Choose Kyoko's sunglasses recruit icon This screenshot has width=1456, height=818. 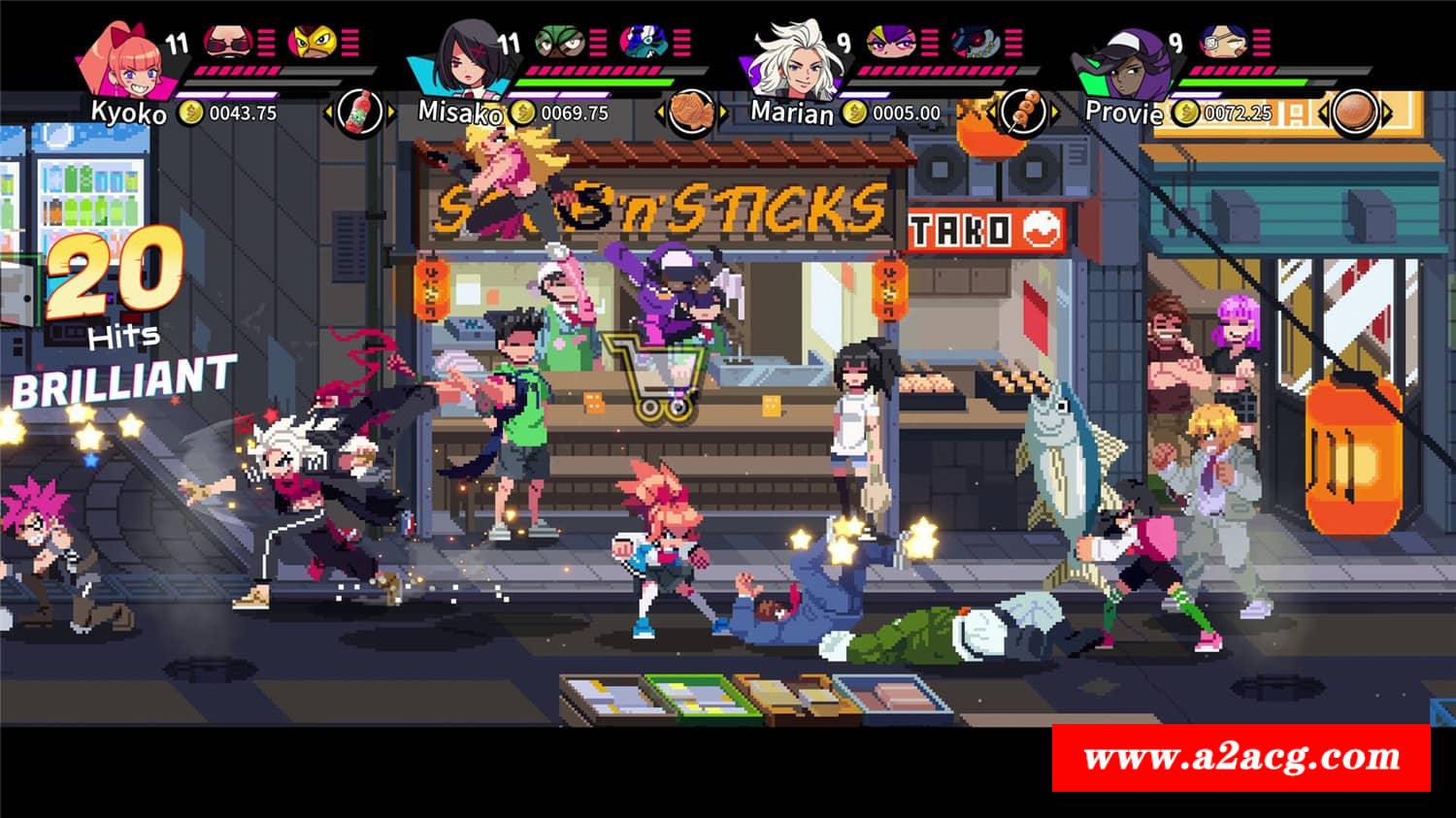point(229,42)
